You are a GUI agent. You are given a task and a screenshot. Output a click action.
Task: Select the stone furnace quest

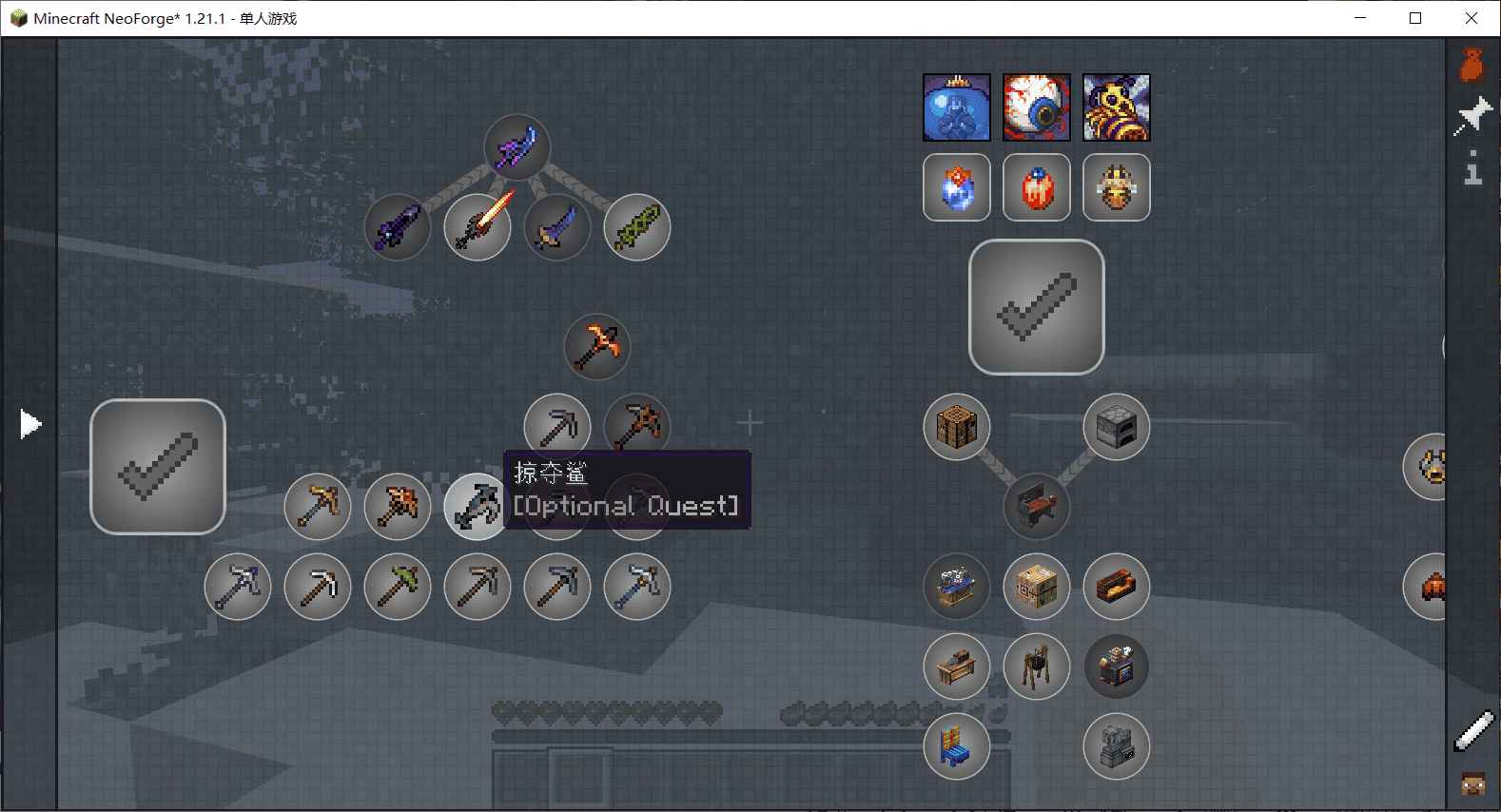pos(1117,427)
